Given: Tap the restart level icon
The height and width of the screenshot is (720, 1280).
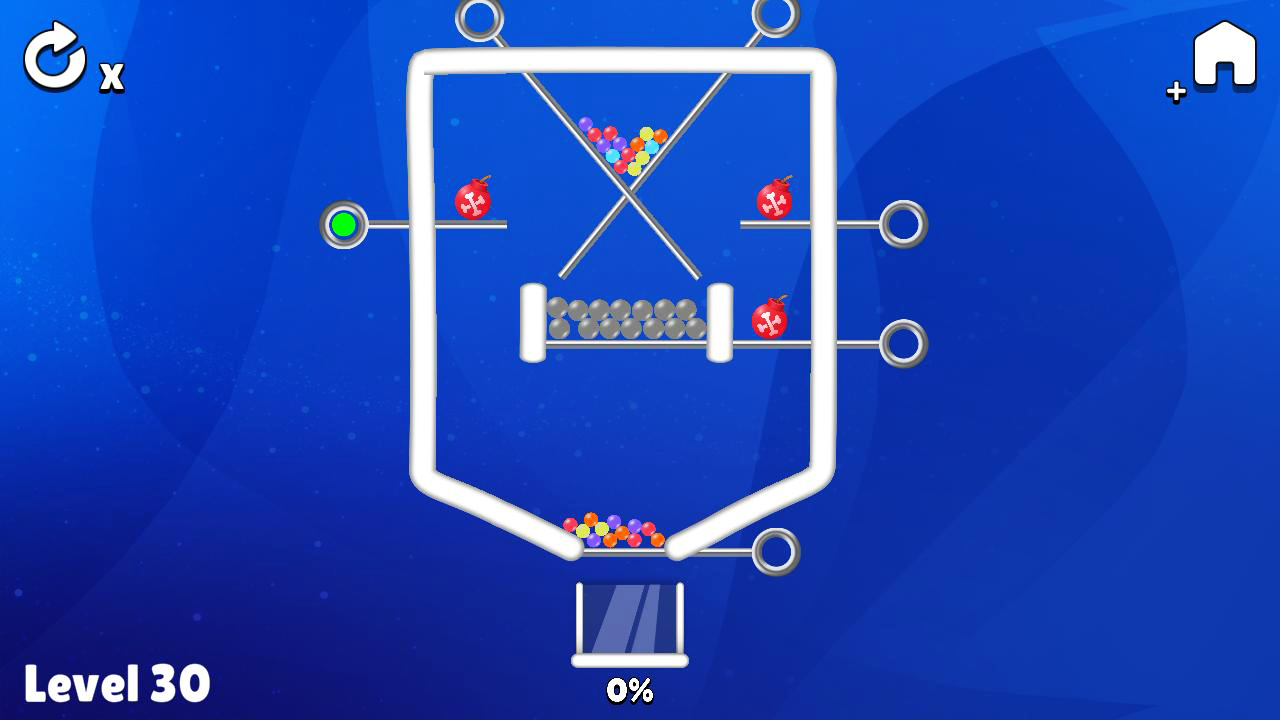Looking at the screenshot, I should (x=55, y=57).
